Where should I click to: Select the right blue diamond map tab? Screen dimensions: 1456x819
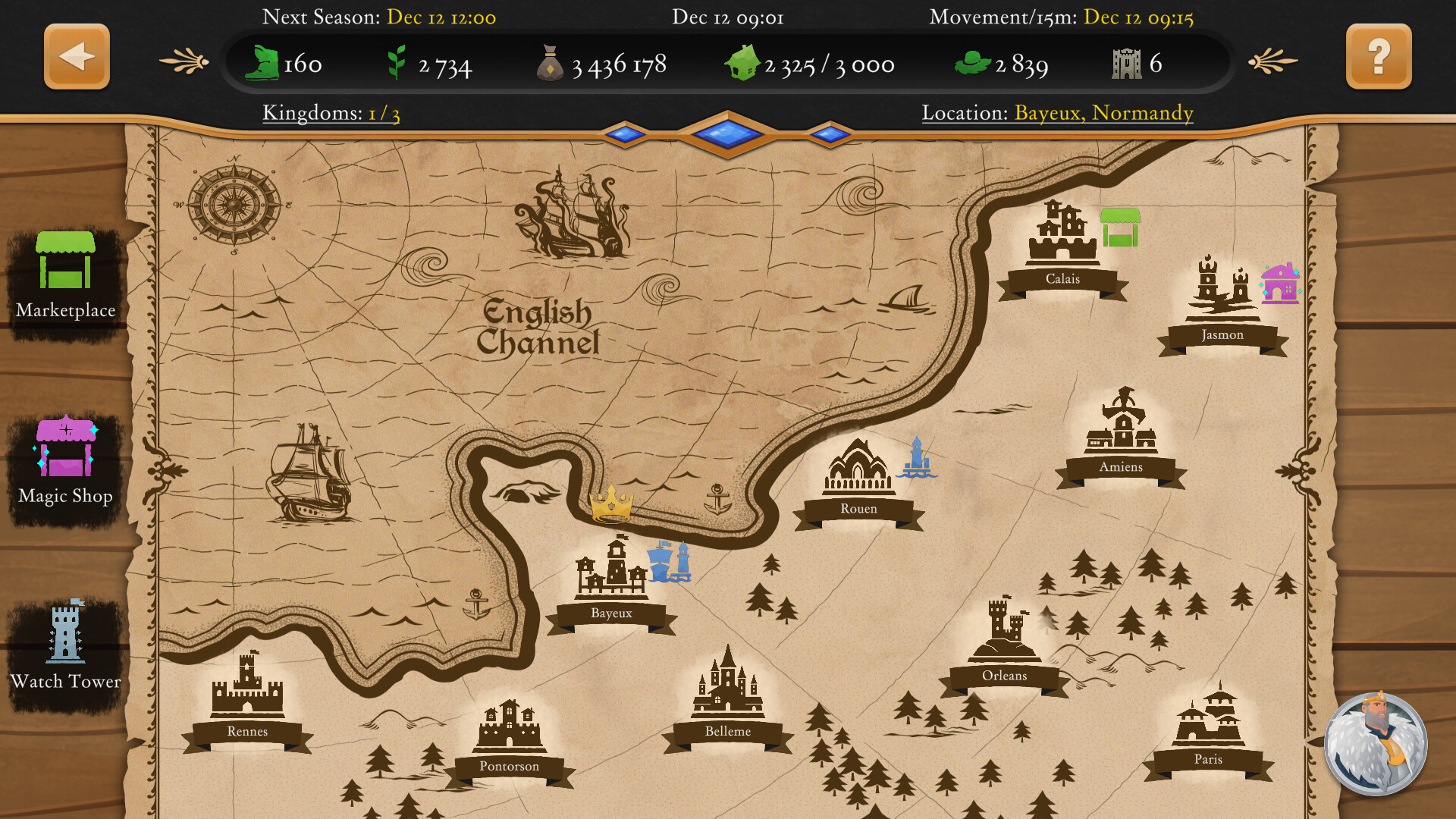[831, 132]
